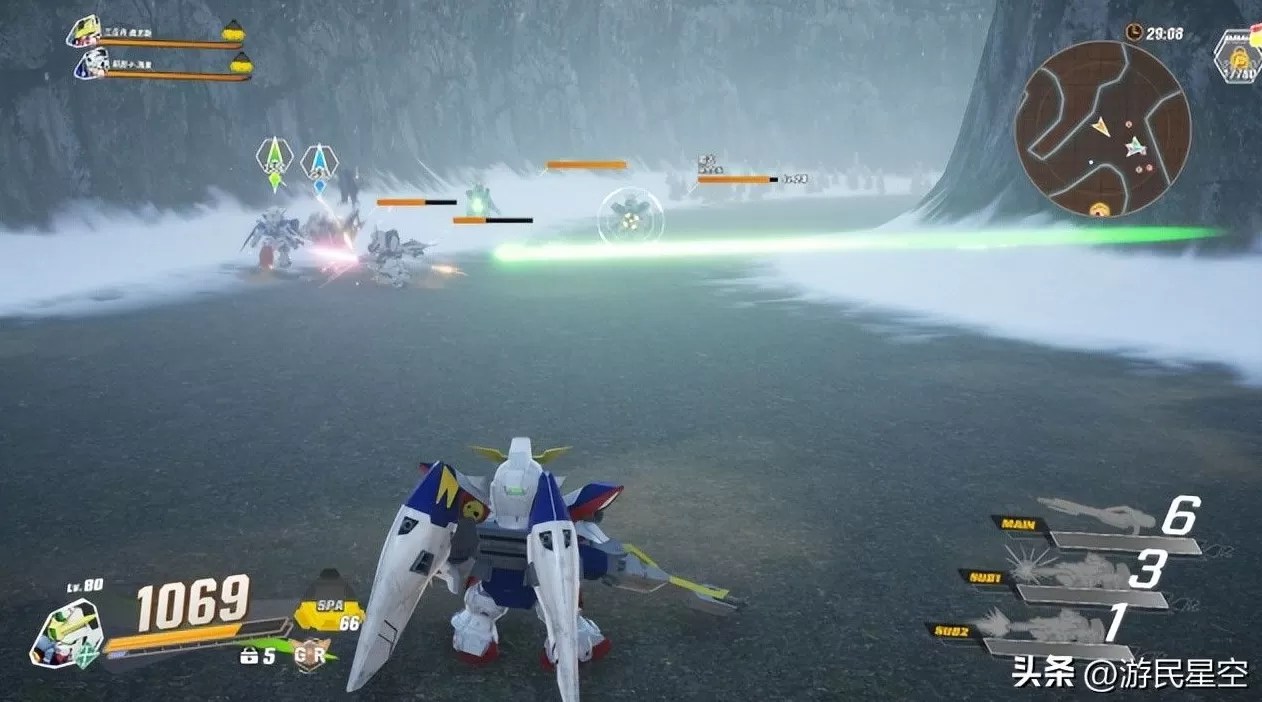Click the 游民星空 watermark handle
Screen dimensions: 1262x702
click(x=1167, y=674)
